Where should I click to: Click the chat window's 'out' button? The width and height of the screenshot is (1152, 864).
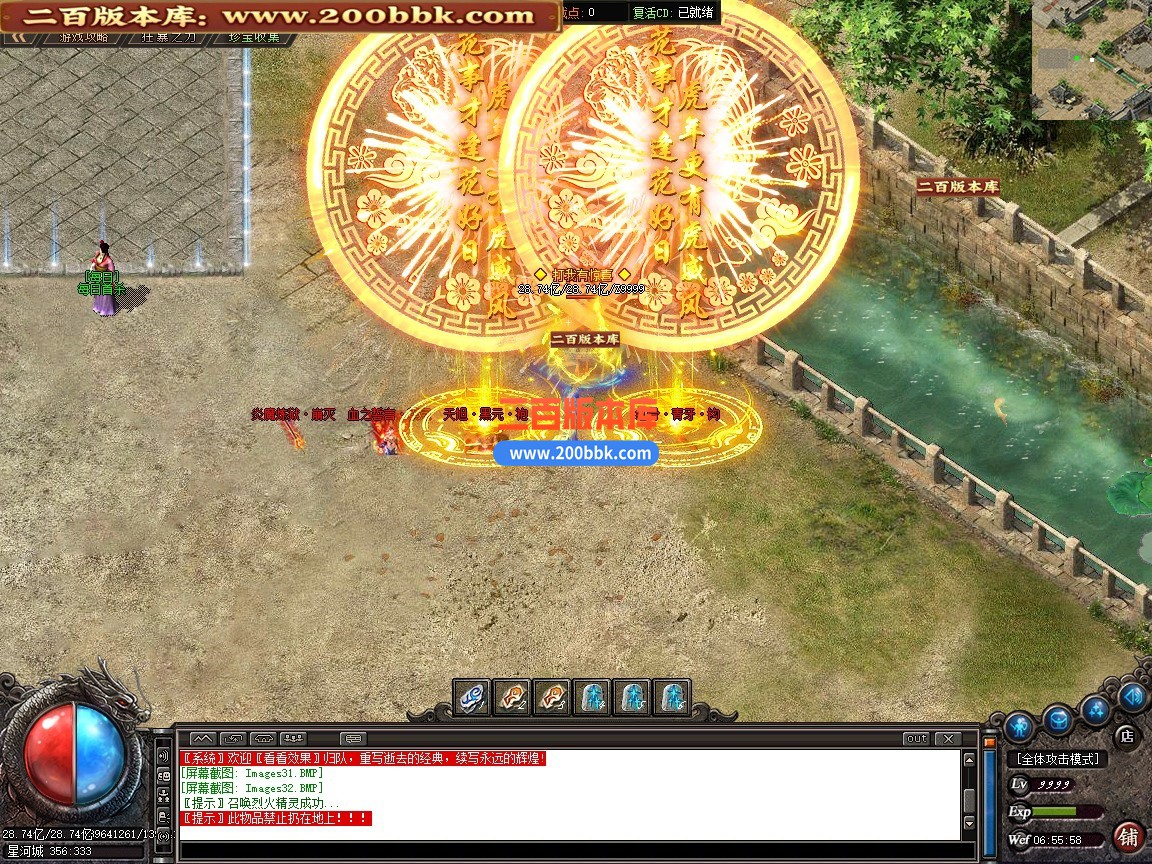click(916, 739)
